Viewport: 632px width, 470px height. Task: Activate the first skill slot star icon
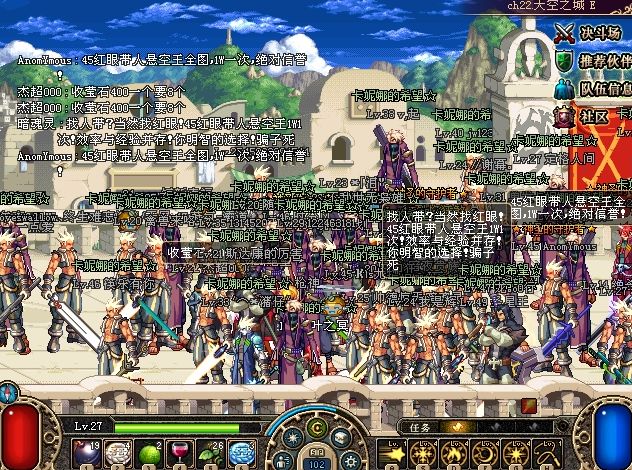click(393, 452)
